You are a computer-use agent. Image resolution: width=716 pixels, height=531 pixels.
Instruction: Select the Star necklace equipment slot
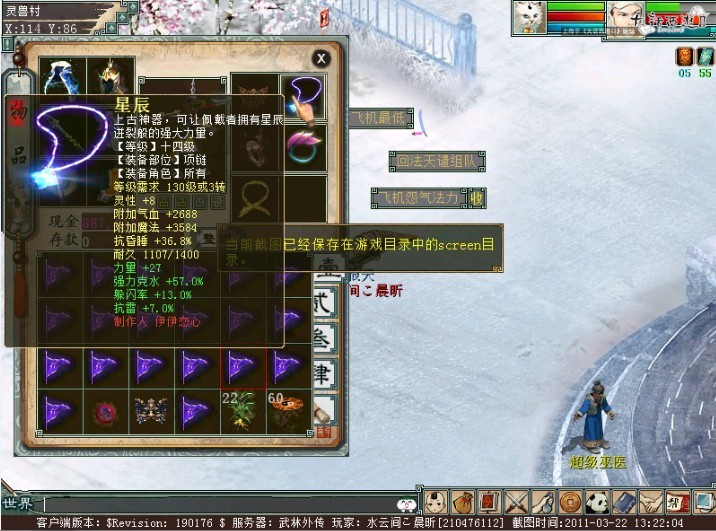303,98
